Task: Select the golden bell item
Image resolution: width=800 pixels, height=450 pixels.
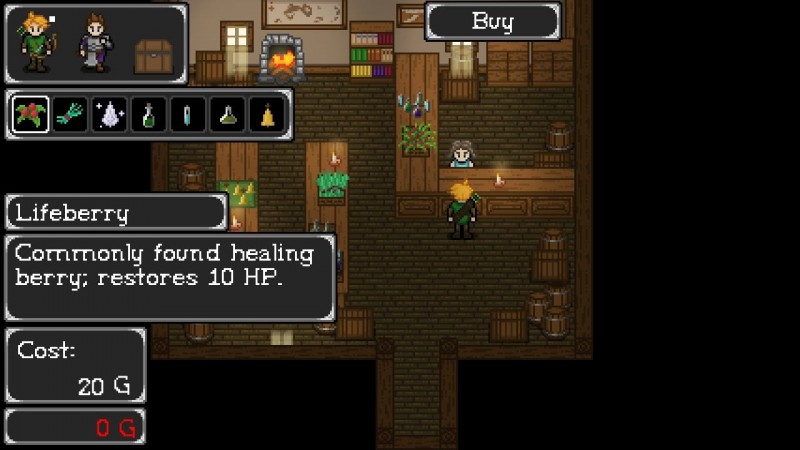Action: [267, 115]
